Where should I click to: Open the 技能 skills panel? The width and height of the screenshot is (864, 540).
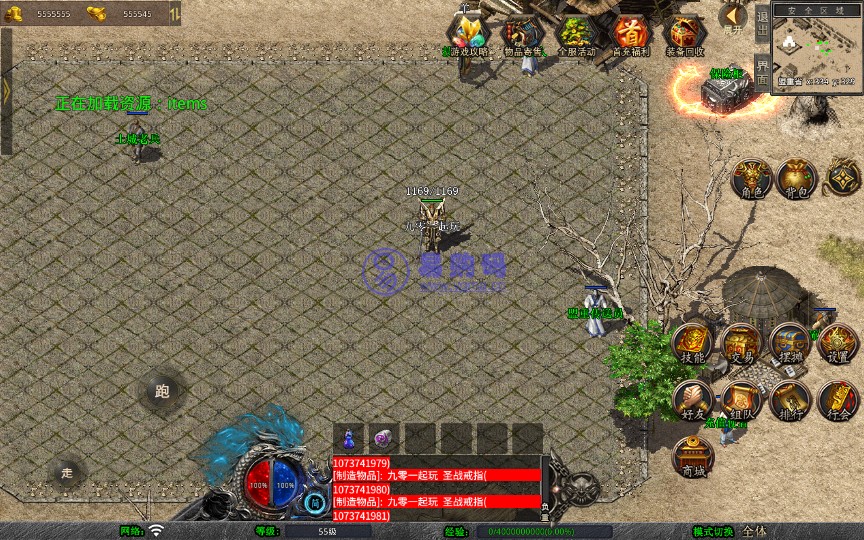[x=692, y=344]
